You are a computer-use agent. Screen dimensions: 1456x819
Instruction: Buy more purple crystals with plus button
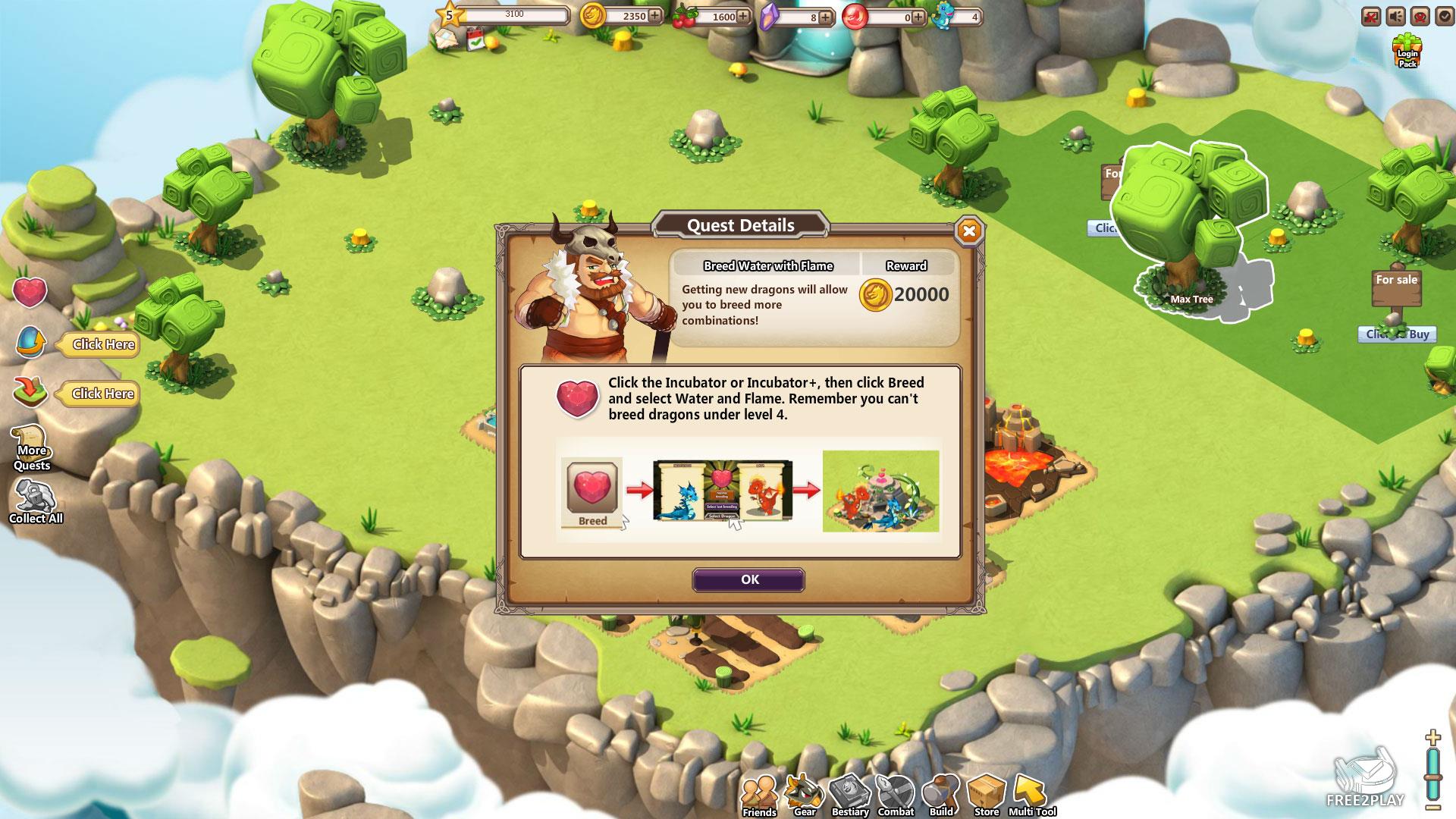[825, 17]
